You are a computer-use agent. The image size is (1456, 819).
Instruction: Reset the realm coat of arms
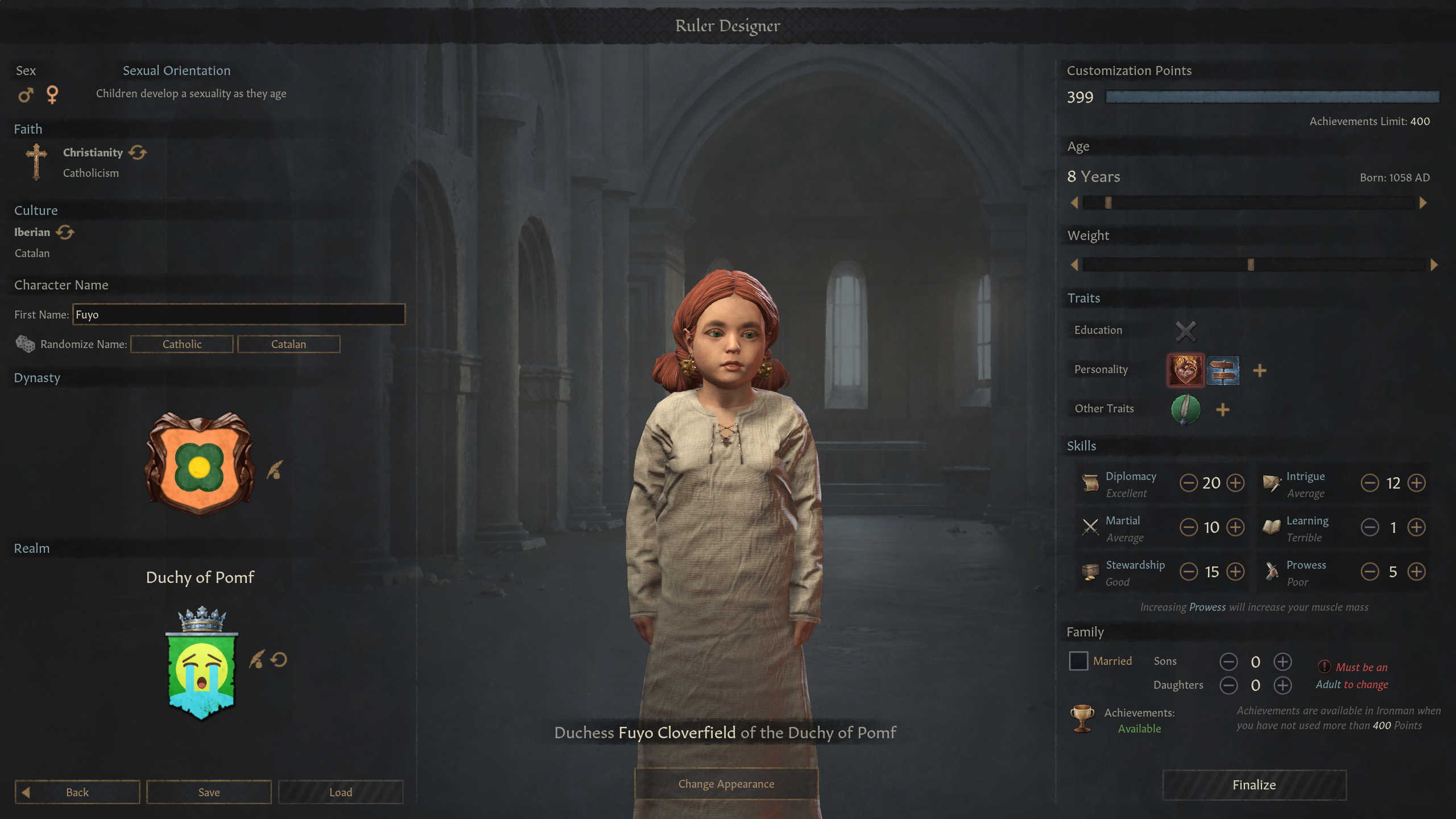coord(279,660)
